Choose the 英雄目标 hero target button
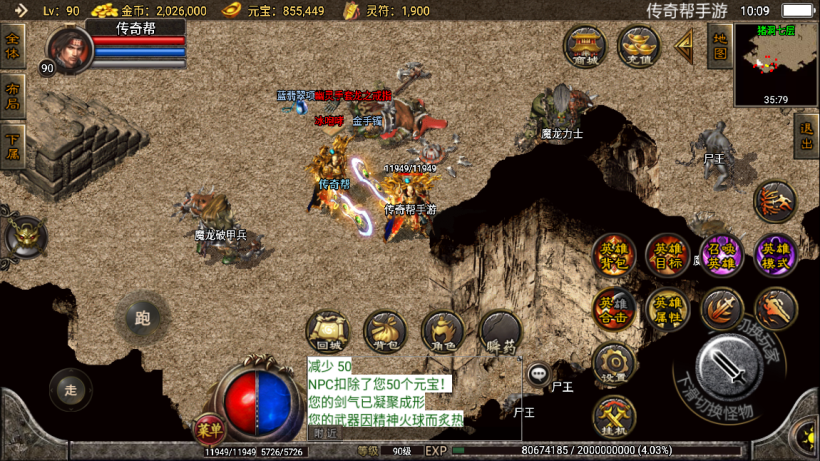This screenshot has height=461, width=820. click(667, 254)
